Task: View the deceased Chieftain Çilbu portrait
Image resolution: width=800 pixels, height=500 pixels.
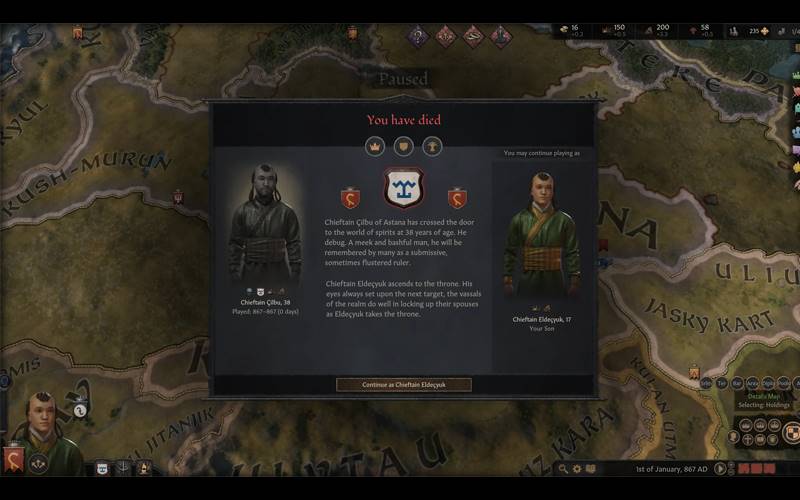Action: [x=264, y=225]
